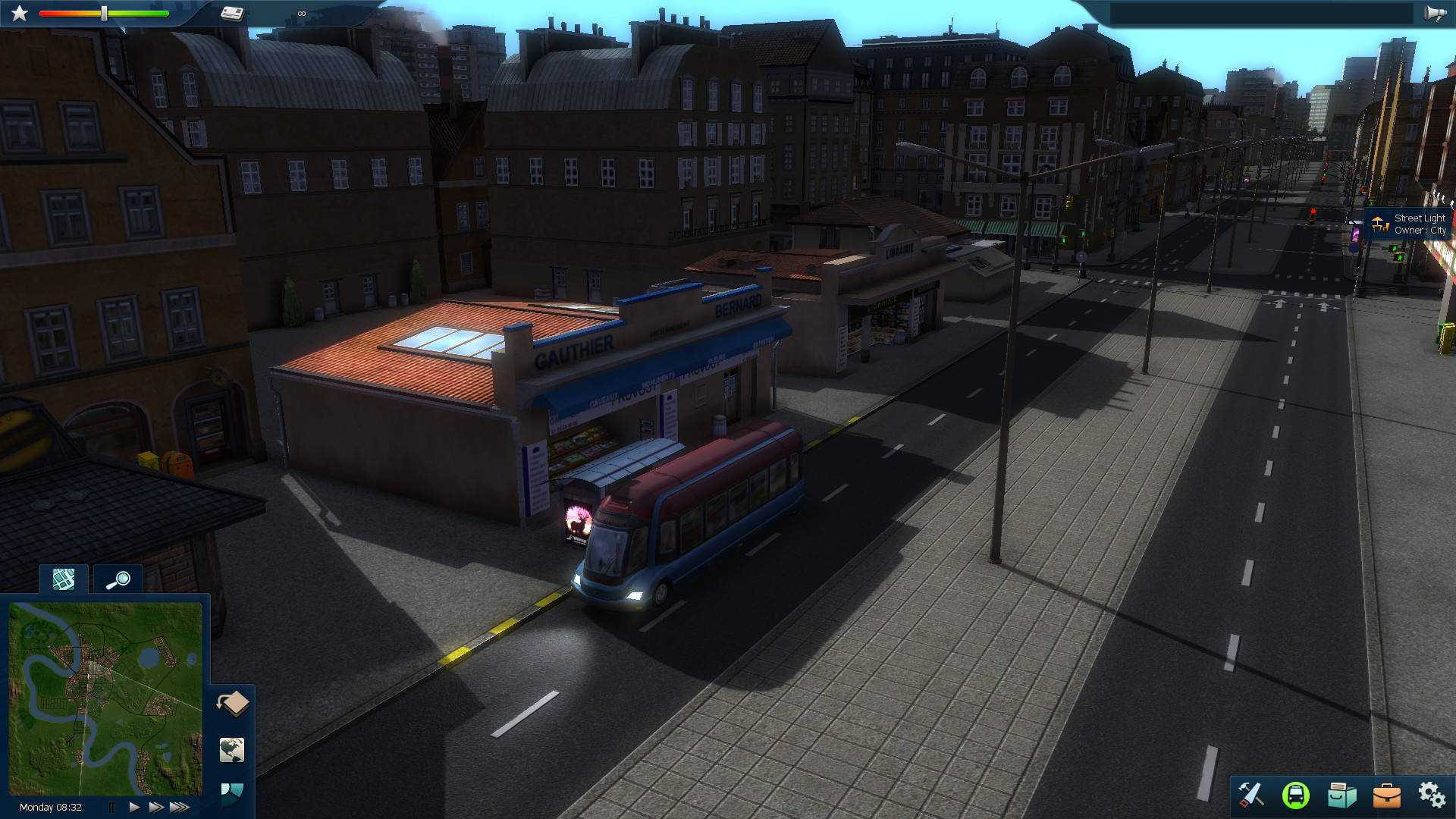Switch to the magnifier search tab
The image size is (1456, 819).
coord(119,579)
